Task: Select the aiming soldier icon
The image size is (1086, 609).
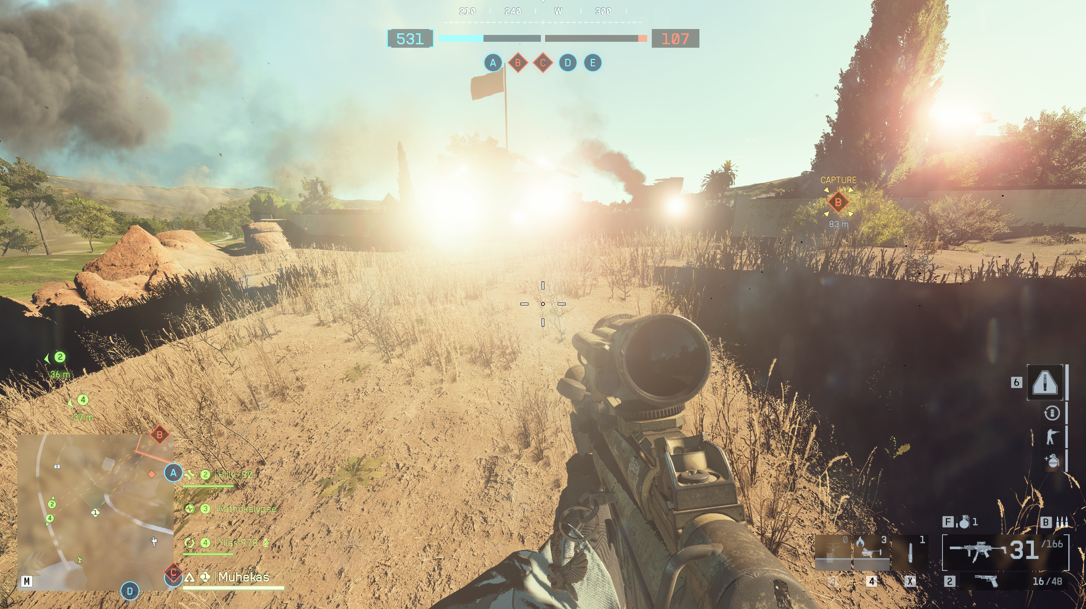Action: click(x=1052, y=437)
